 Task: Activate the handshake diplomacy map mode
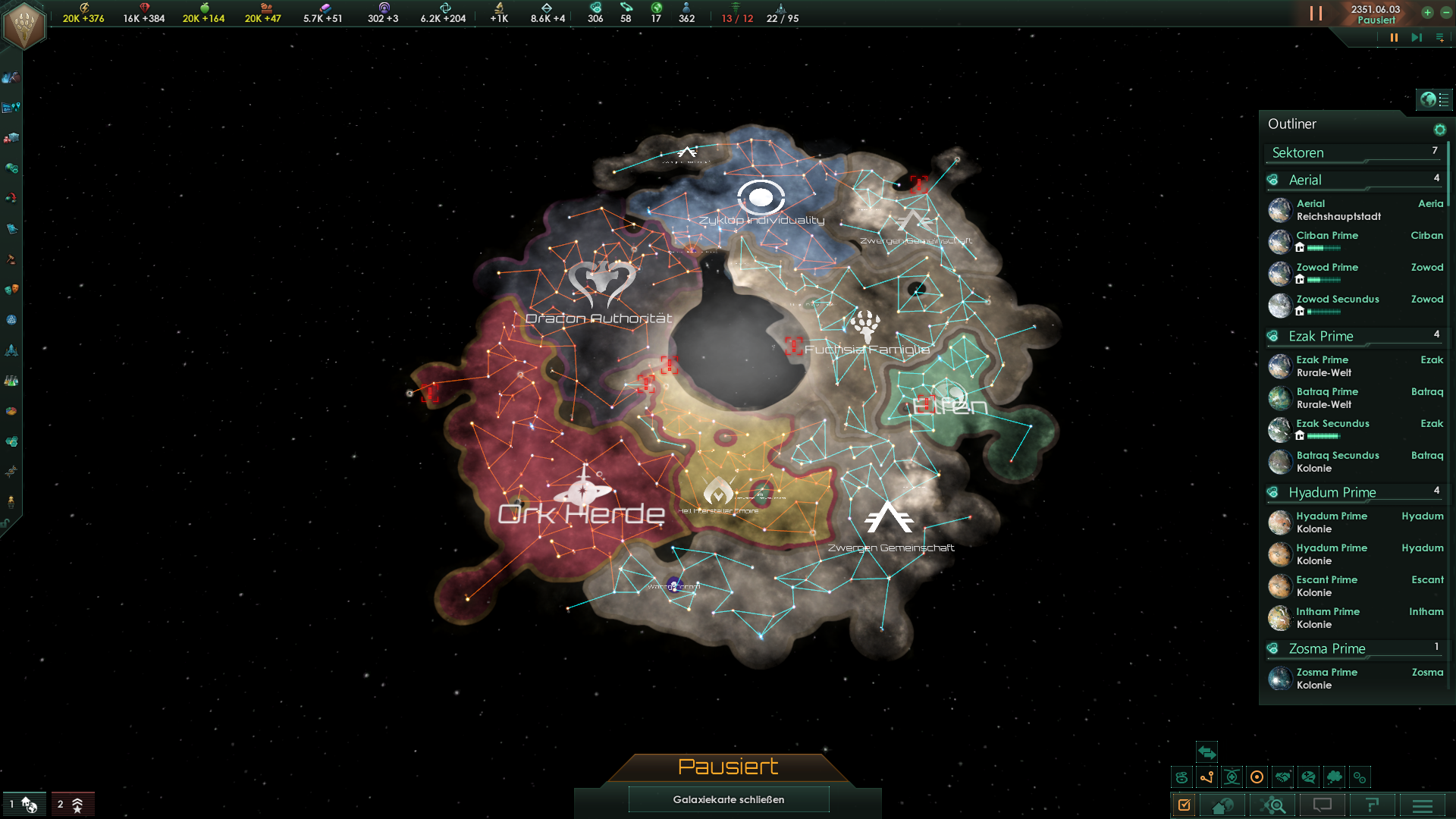(x=1282, y=777)
